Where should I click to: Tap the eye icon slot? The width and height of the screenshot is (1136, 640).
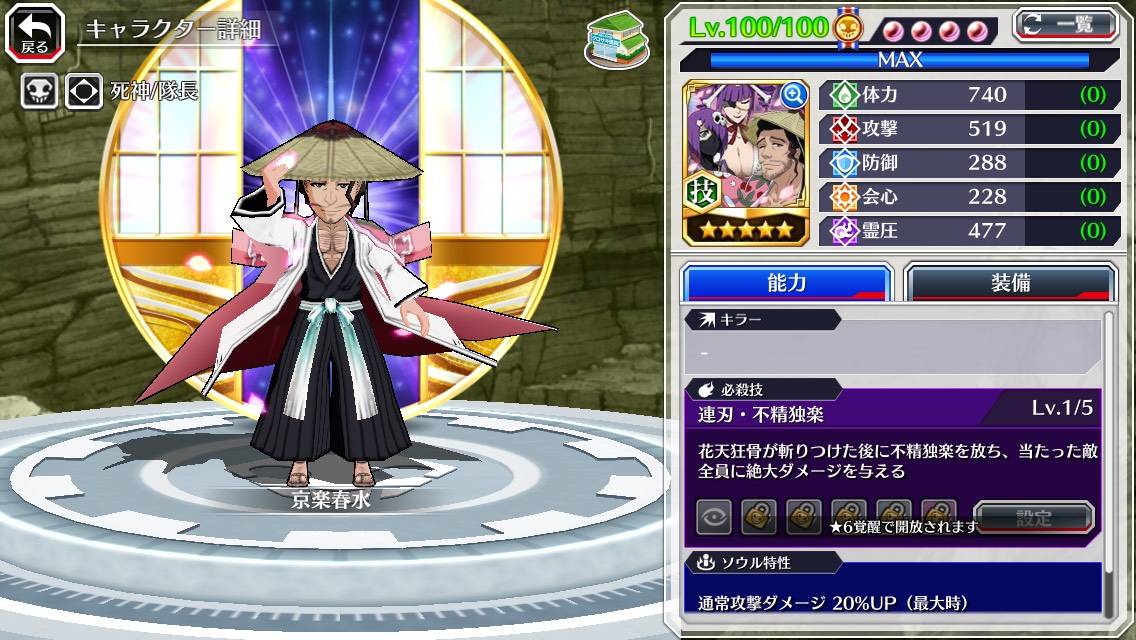point(714,517)
